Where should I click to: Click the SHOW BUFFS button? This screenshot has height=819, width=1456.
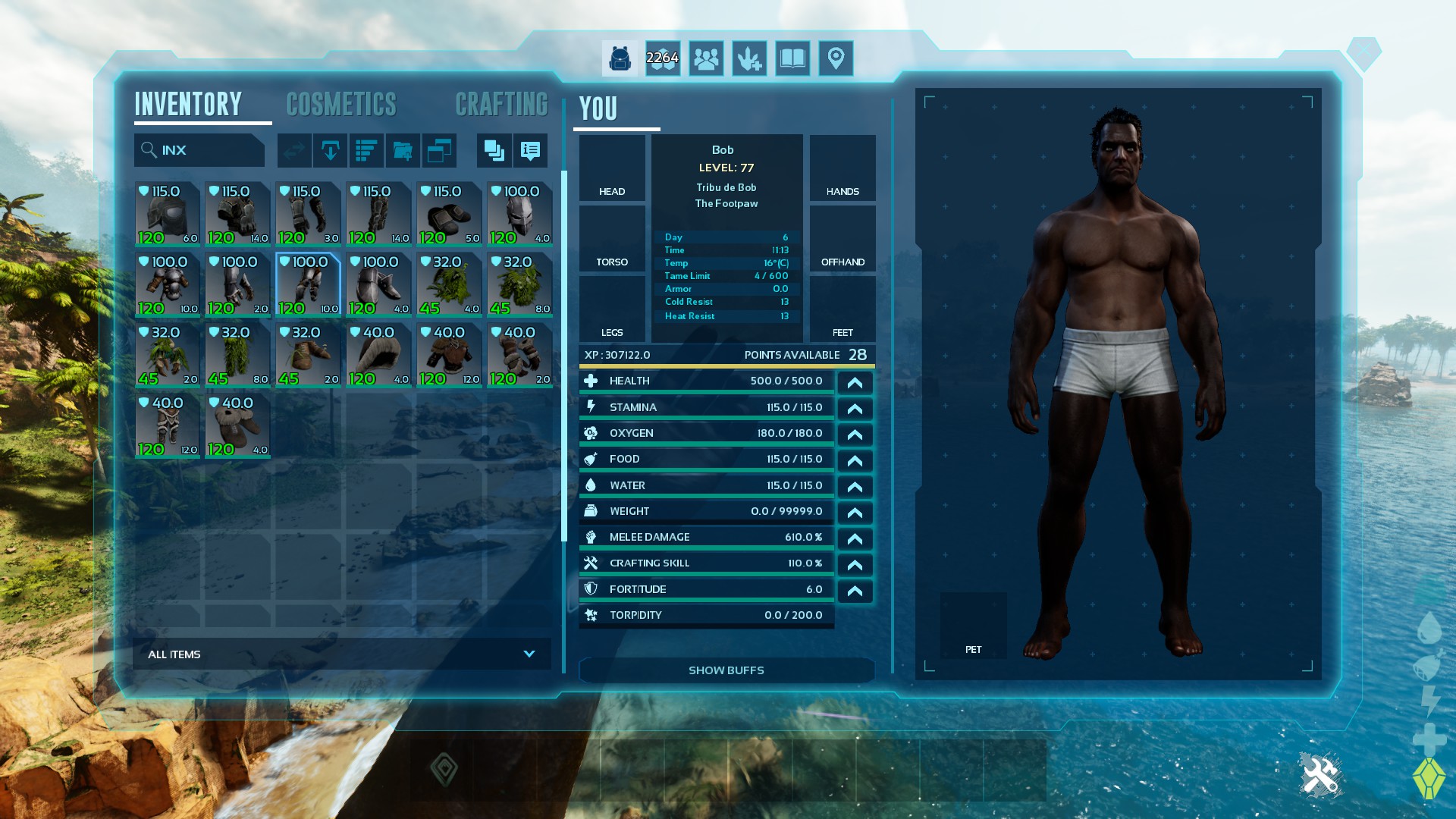click(726, 670)
